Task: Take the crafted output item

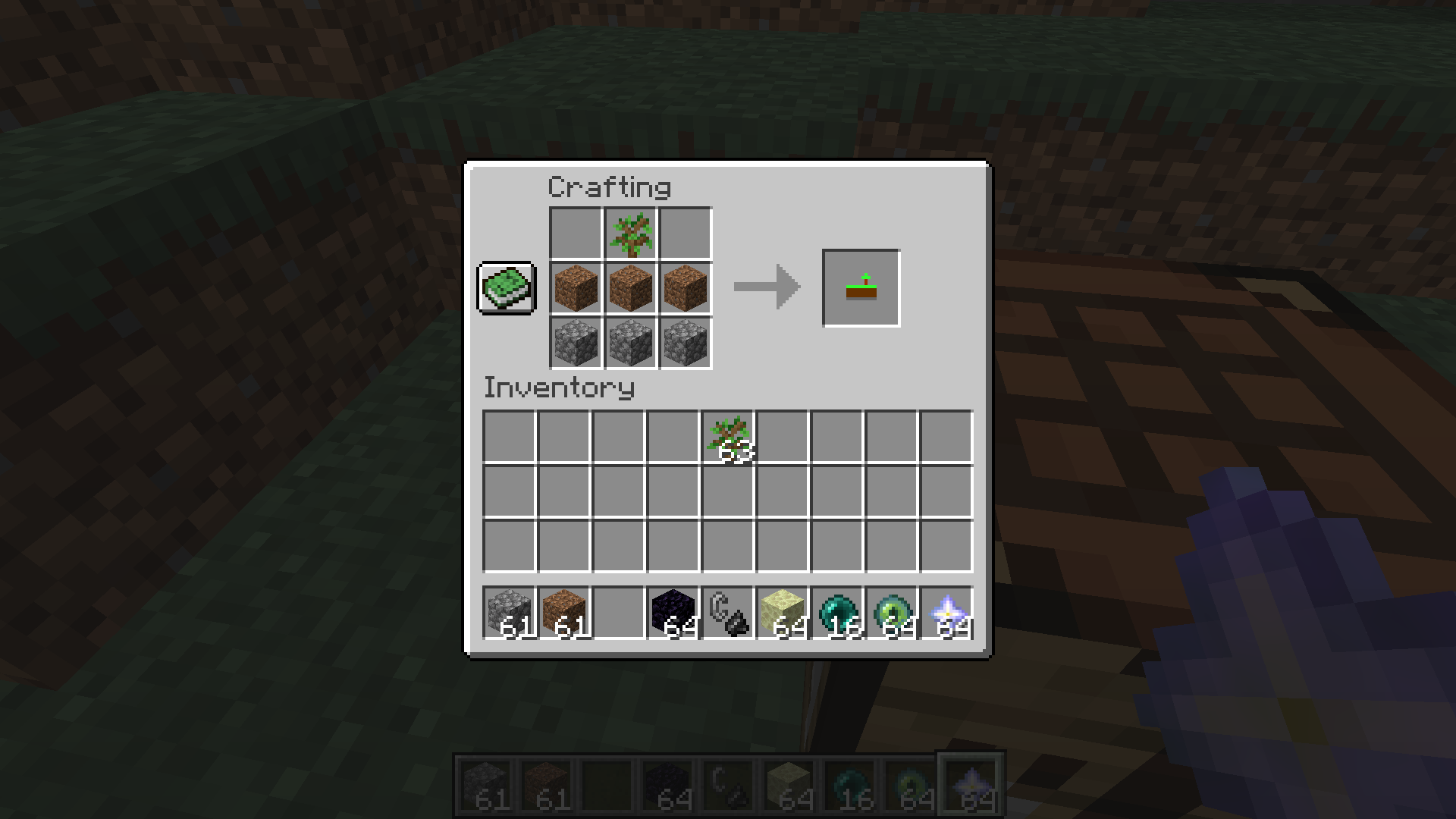Action: 860,287
